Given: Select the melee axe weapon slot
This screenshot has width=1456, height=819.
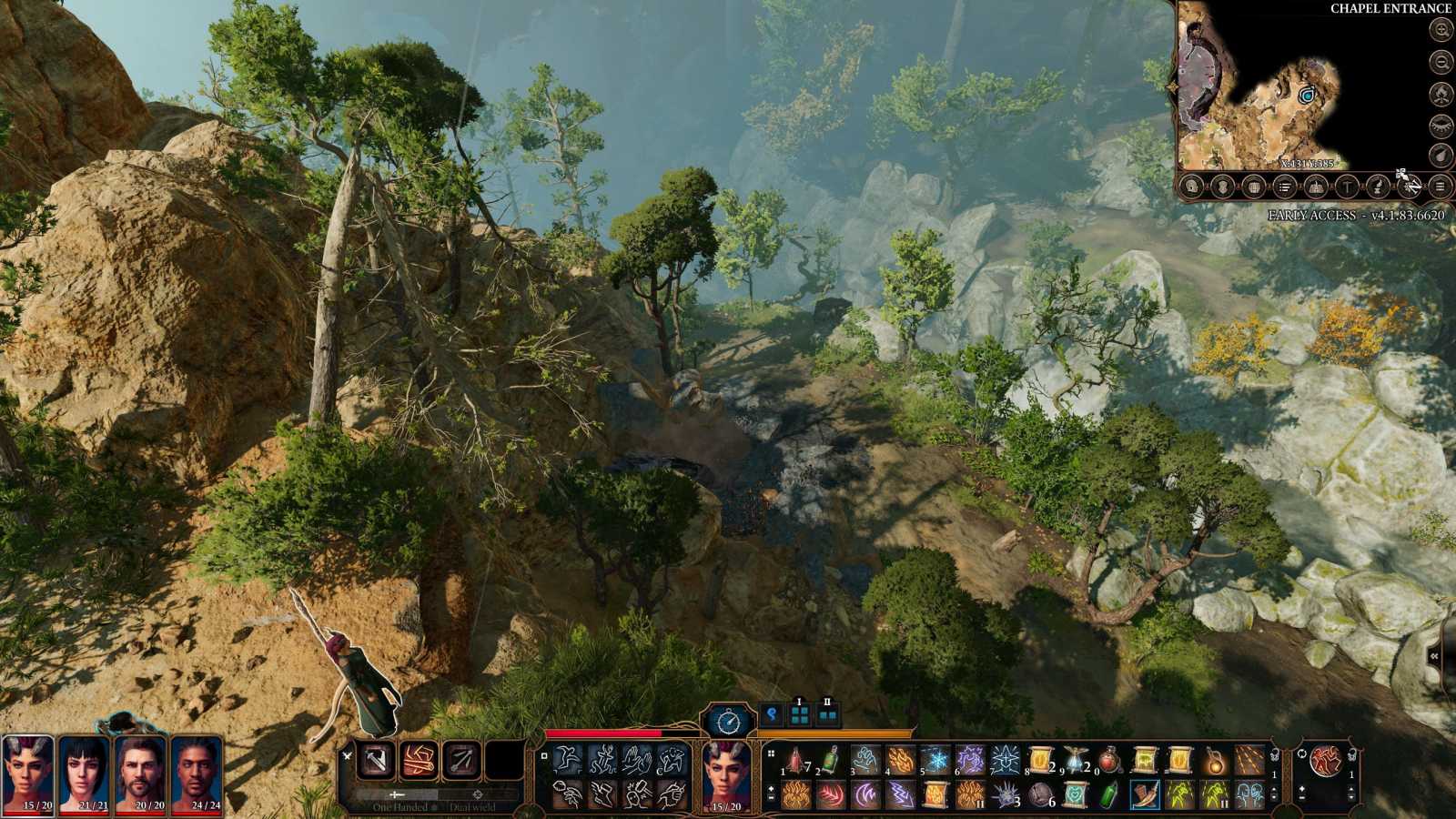Looking at the screenshot, I should (374, 761).
